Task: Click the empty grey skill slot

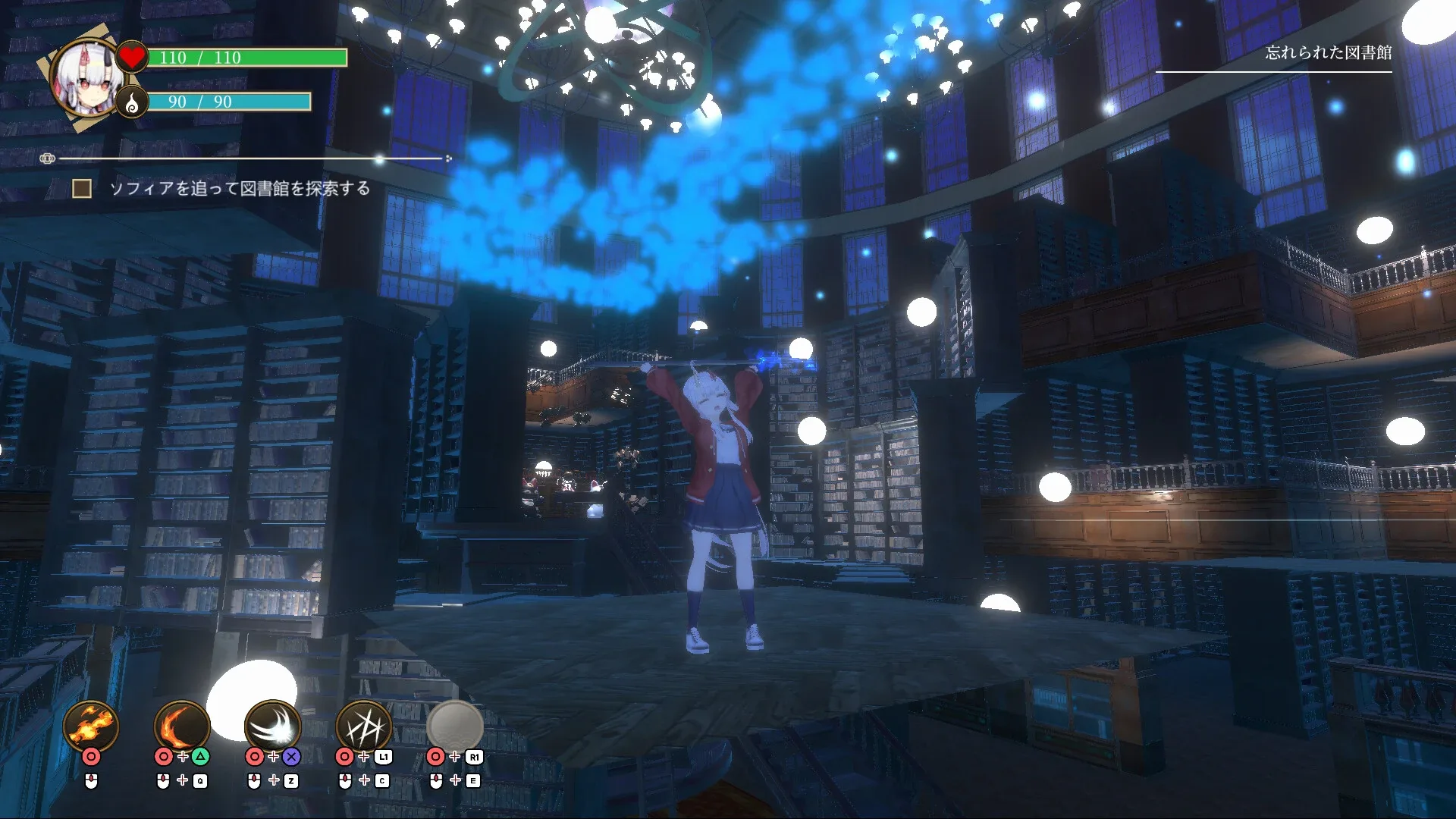Action: [x=457, y=726]
